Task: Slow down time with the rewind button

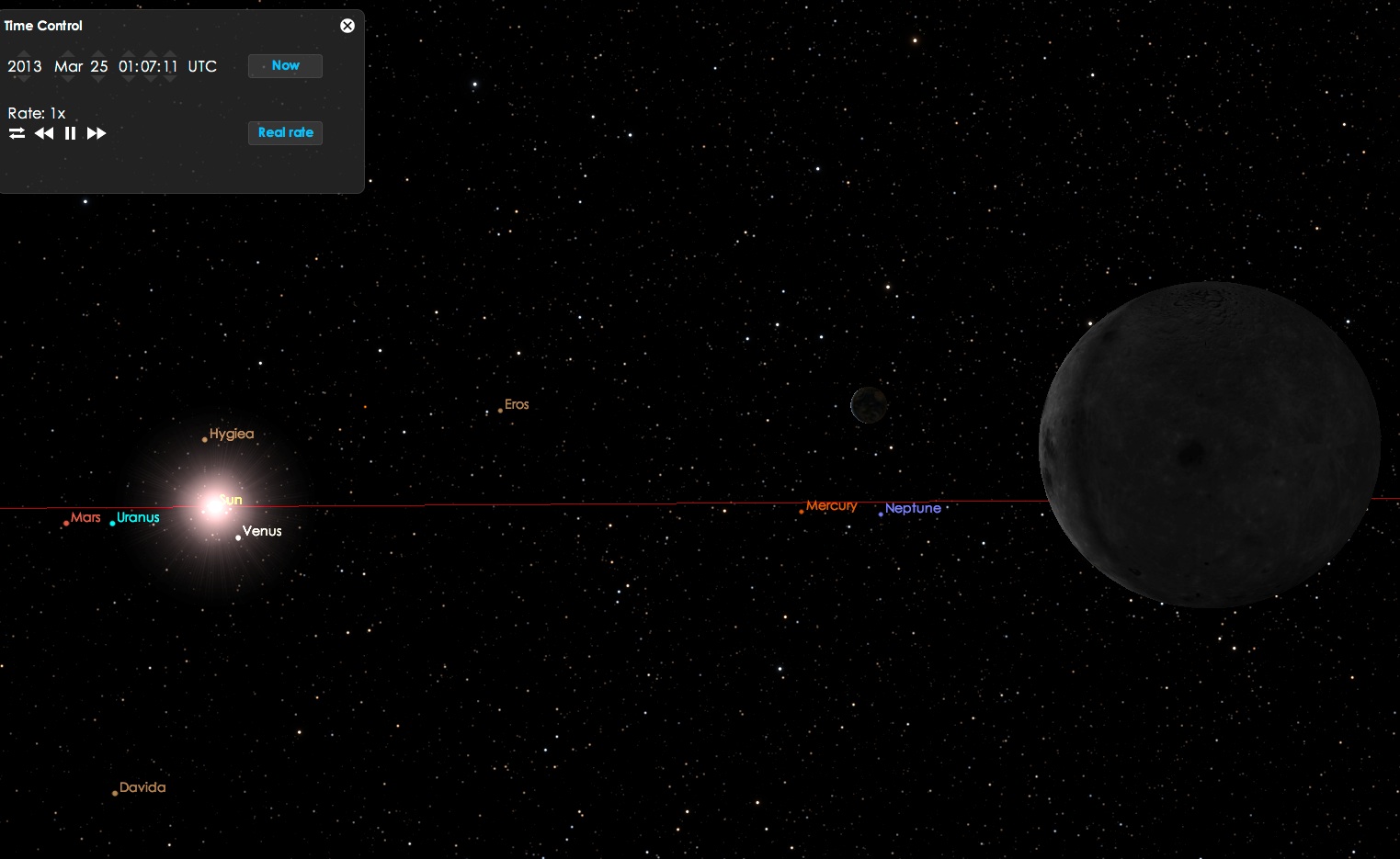Action: coord(44,133)
